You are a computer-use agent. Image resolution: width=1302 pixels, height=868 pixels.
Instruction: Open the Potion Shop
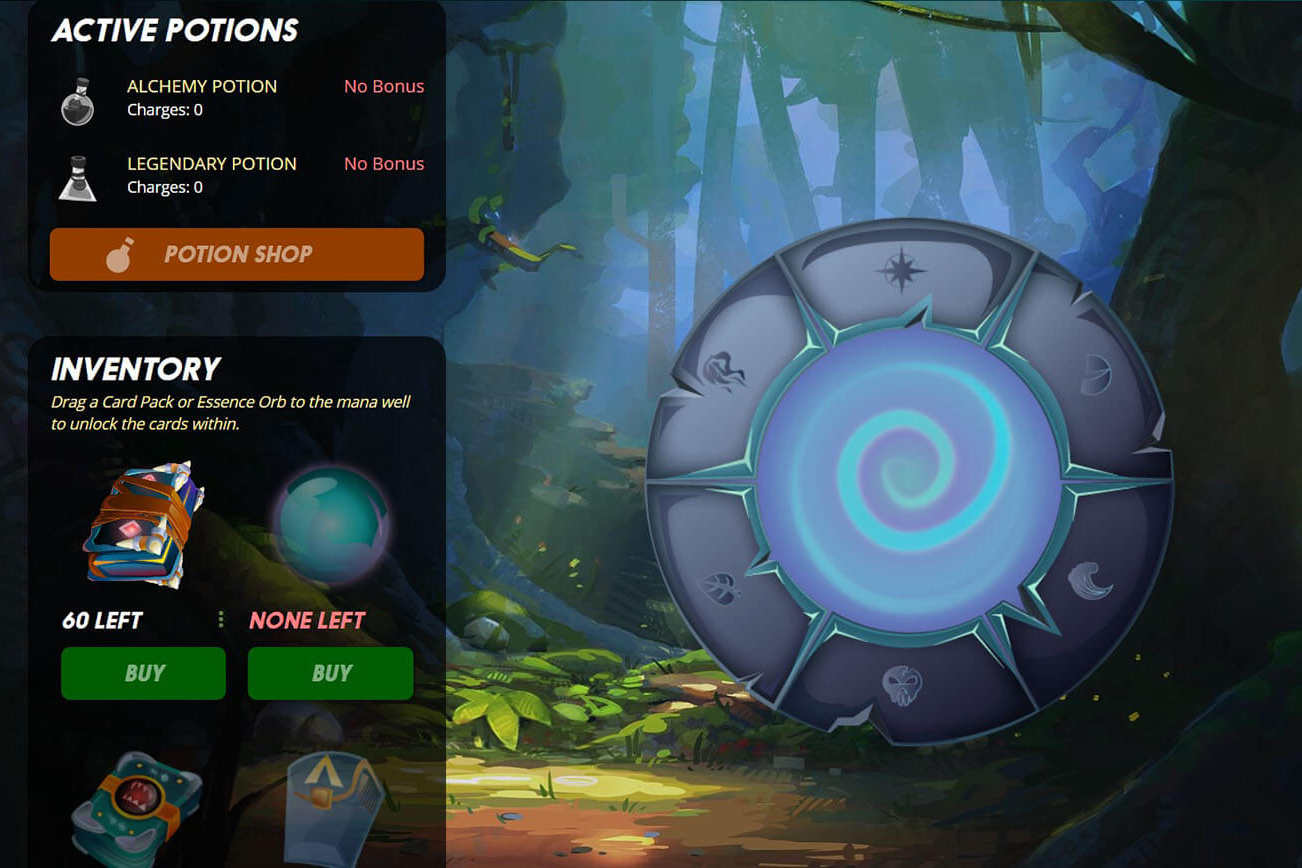237,254
